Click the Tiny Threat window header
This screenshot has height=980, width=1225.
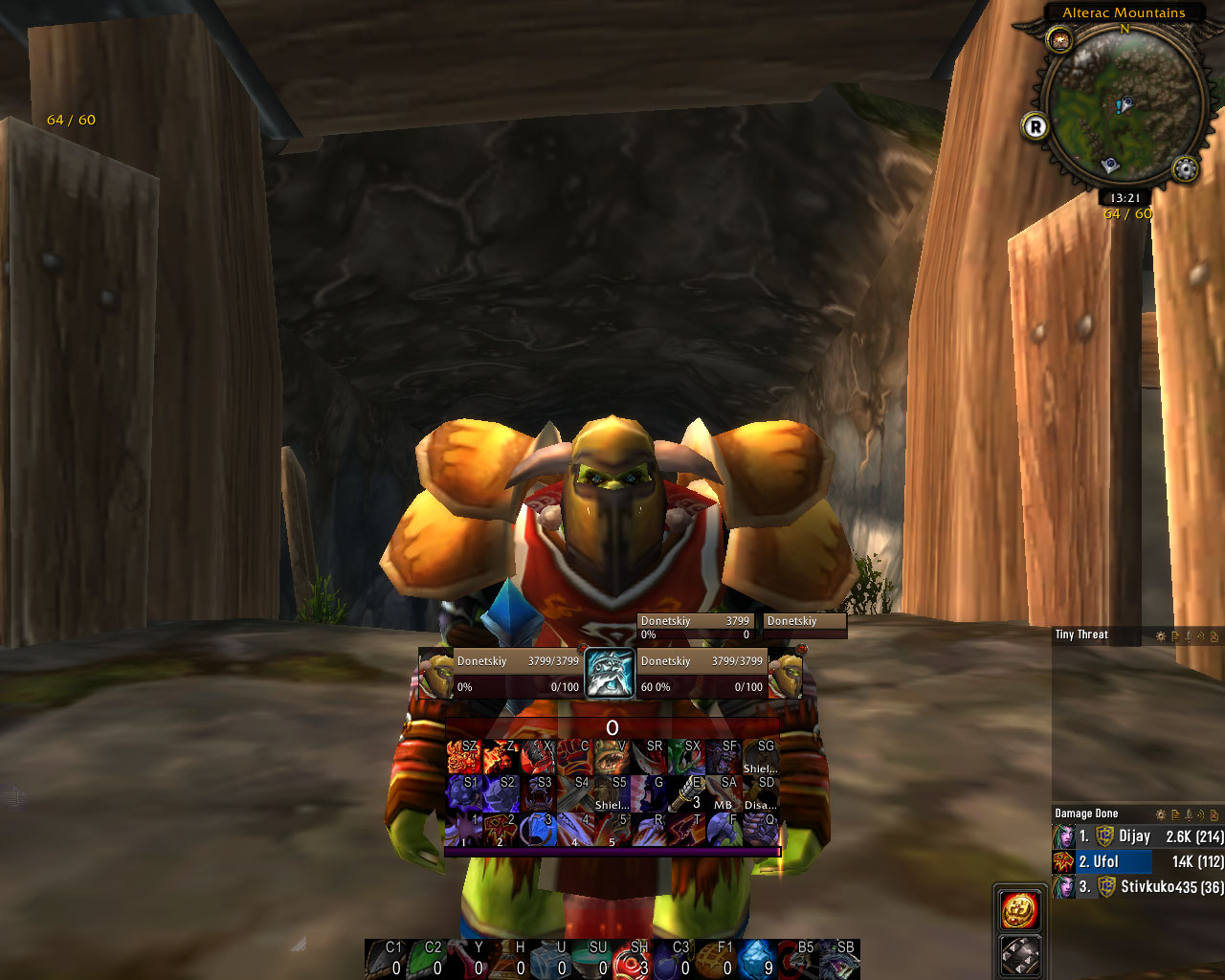1081,635
